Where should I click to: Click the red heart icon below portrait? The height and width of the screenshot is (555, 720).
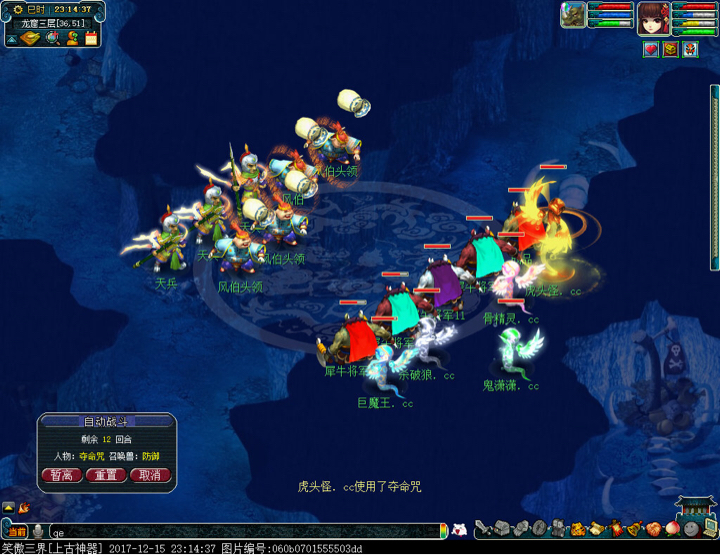point(651,49)
